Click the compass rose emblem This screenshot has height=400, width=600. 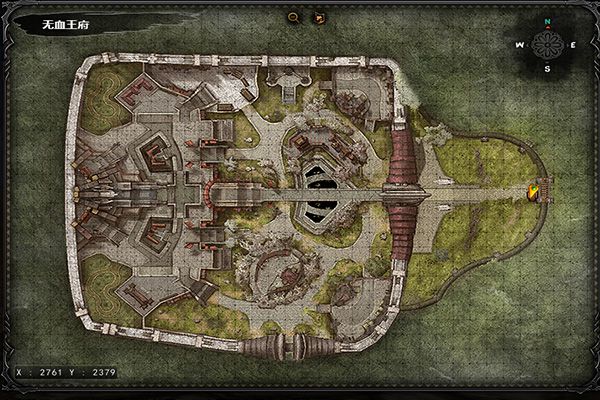coord(547,44)
